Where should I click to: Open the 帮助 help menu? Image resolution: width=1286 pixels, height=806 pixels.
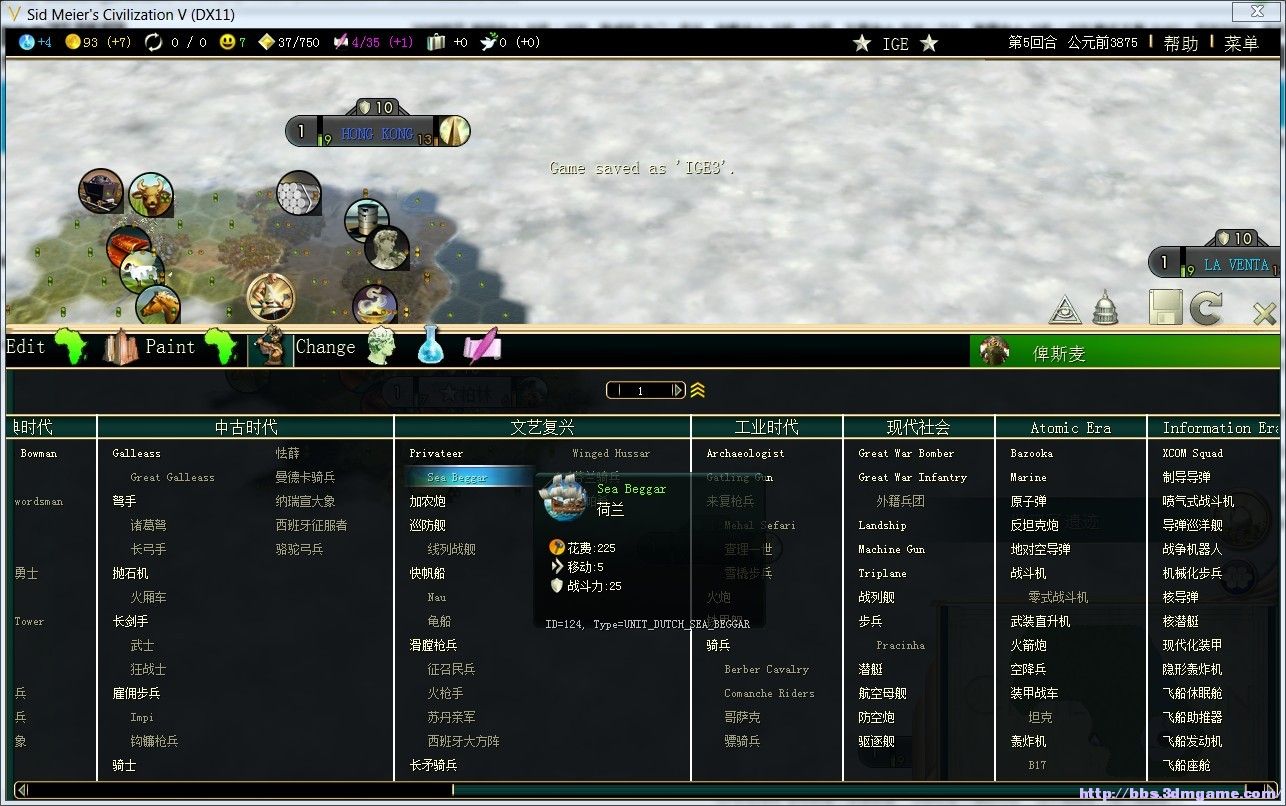1180,43
